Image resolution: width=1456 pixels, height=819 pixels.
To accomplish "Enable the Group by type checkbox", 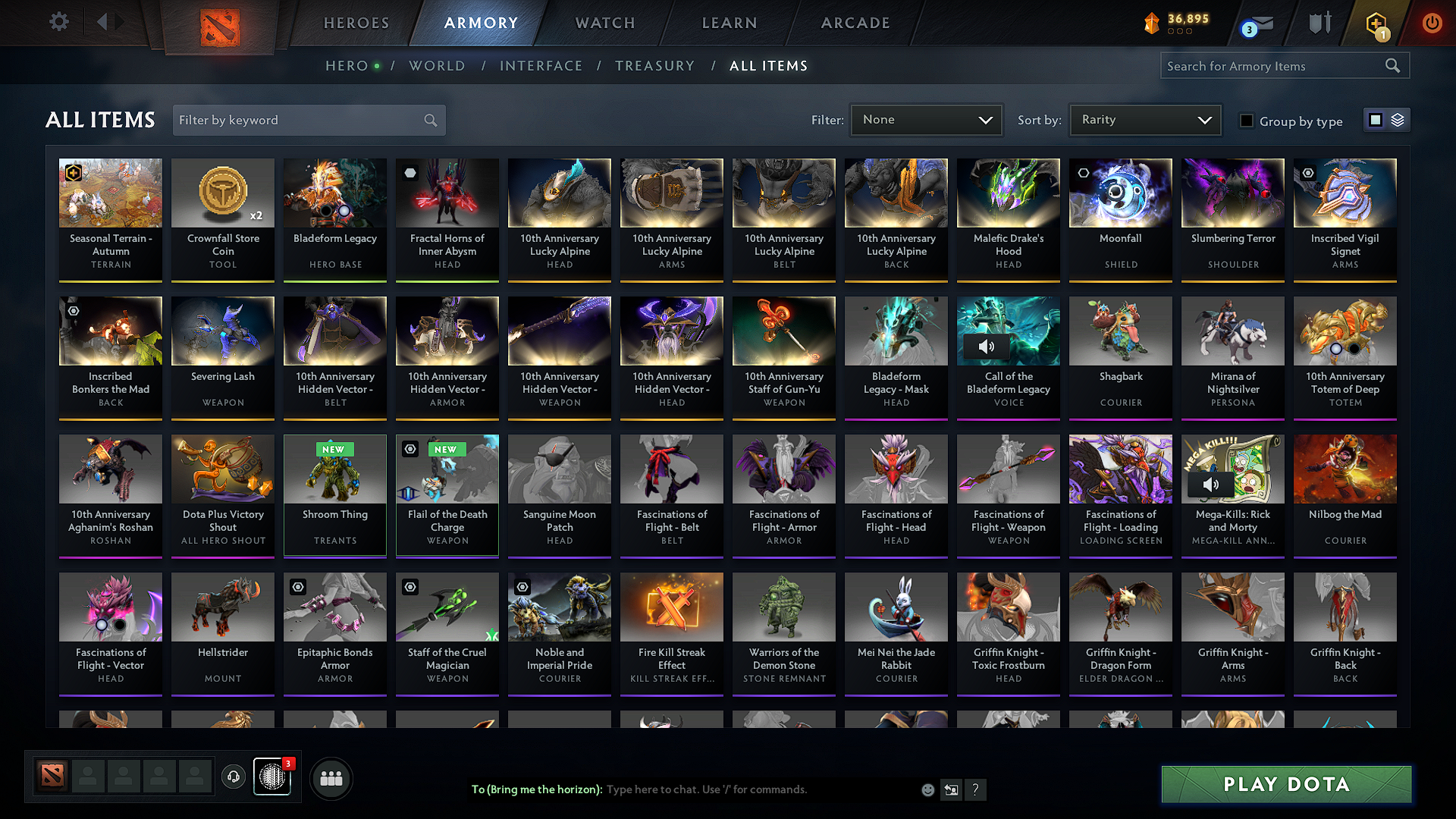I will pyautogui.click(x=1246, y=121).
